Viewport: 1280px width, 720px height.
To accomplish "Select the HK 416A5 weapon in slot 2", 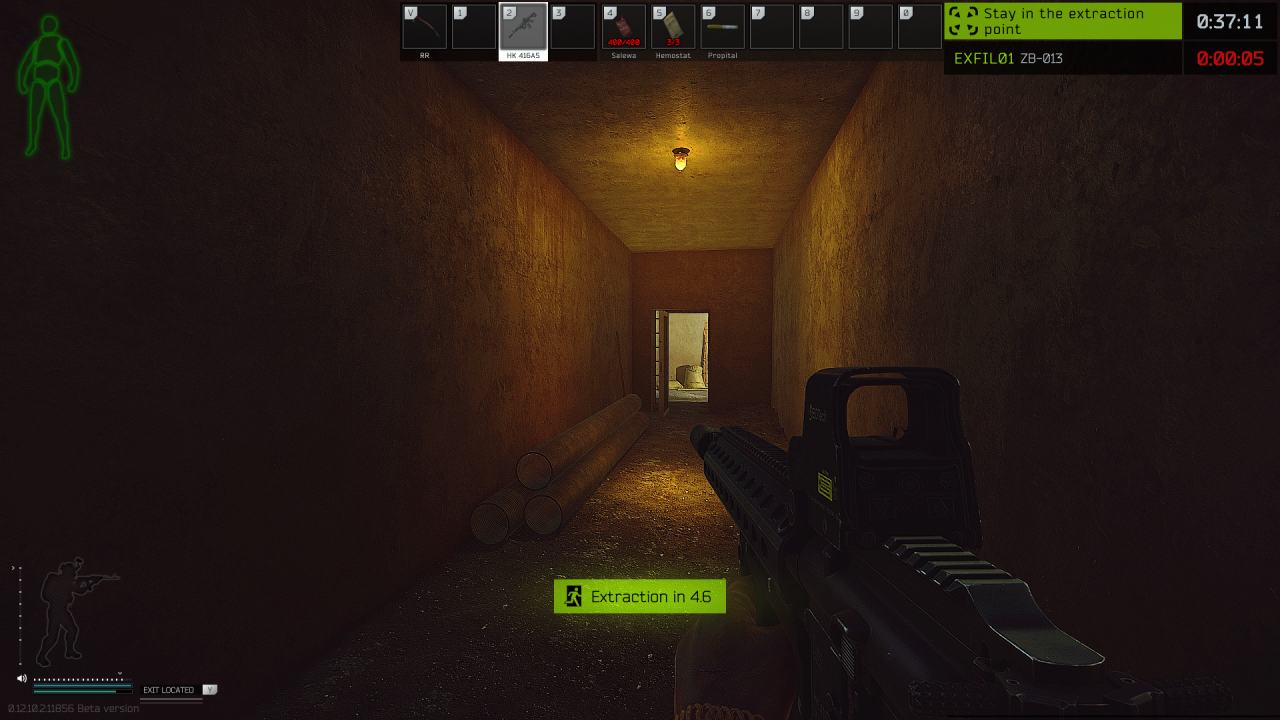I will click(x=523, y=27).
